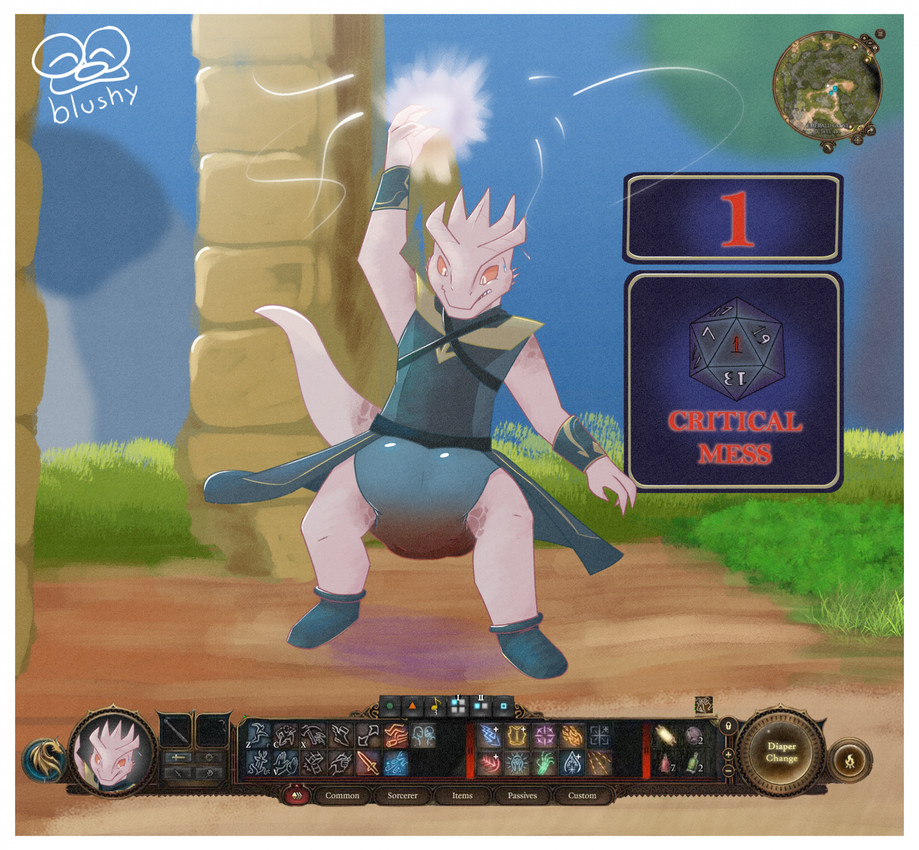Select the red potion flask

pyautogui.click(x=662, y=764)
